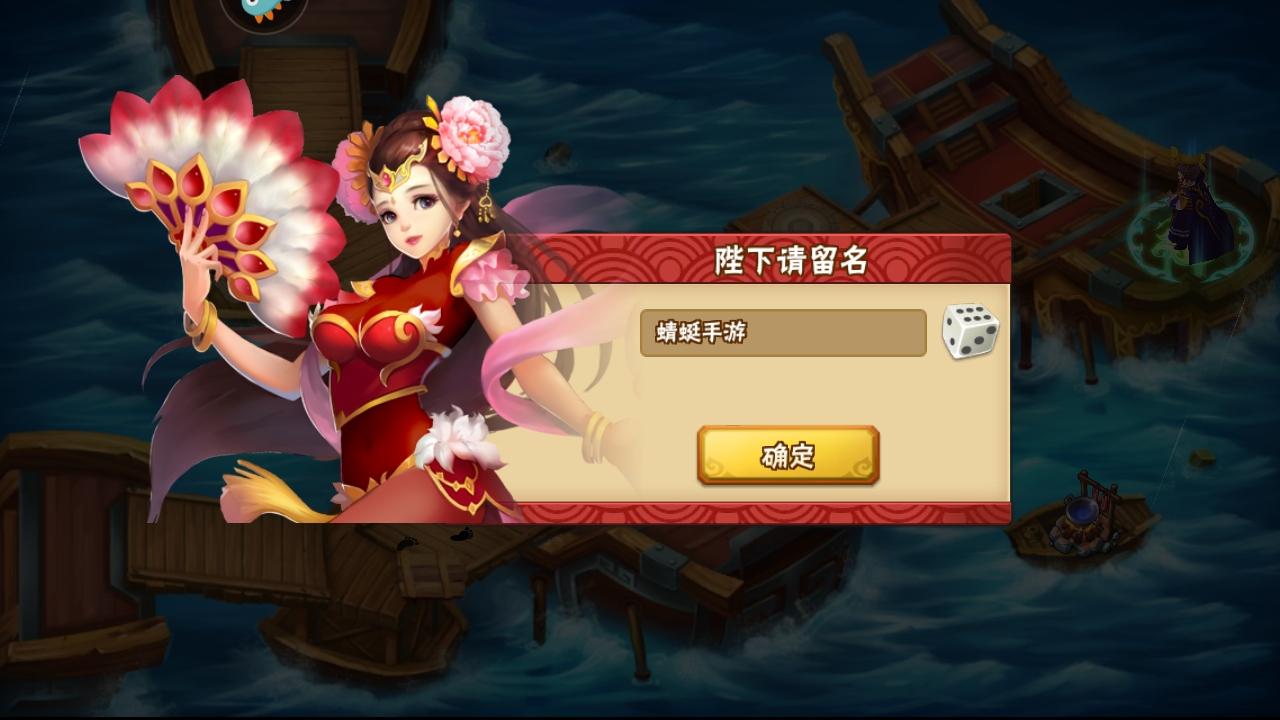Click inside the name input field
Image resolution: width=1280 pixels, height=720 pixels.
coord(785,333)
